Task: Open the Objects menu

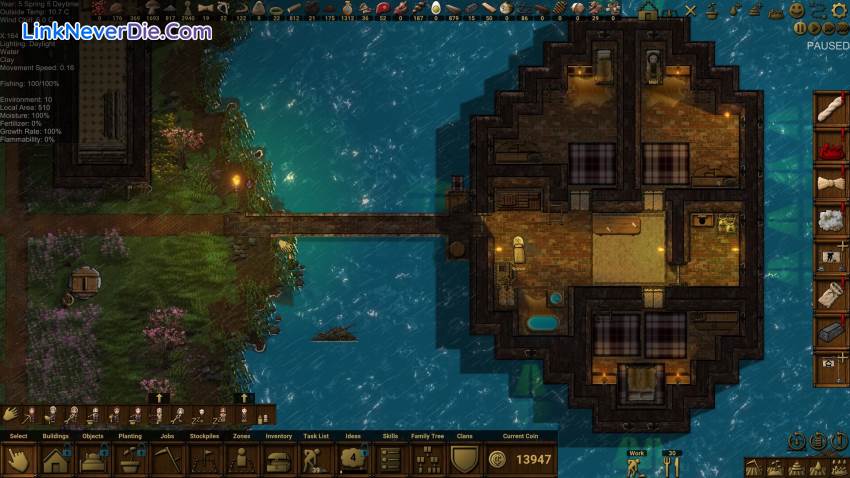Action: tap(93, 459)
